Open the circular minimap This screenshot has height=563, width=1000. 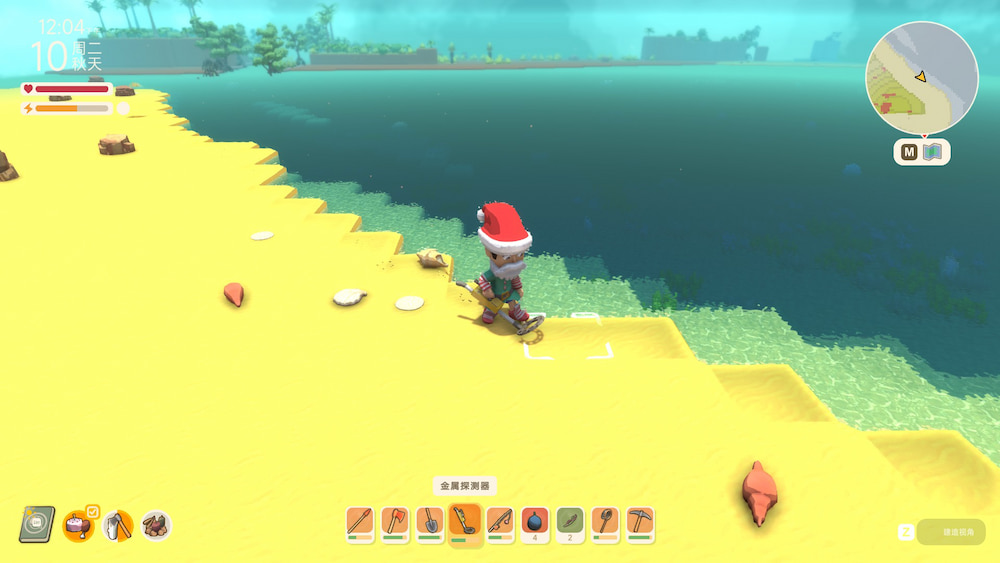click(921, 78)
